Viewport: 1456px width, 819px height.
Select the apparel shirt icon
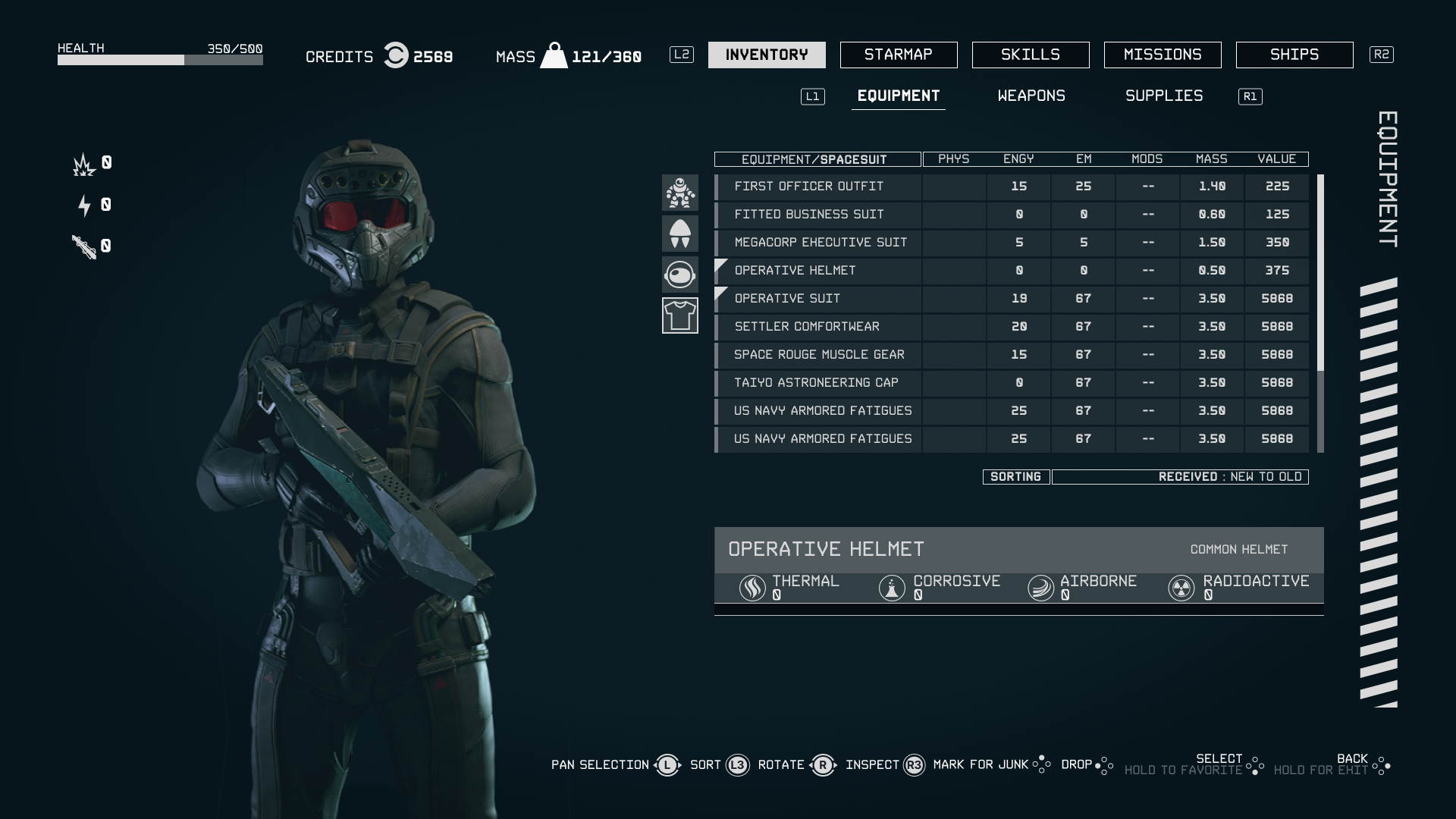[x=680, y=315]
